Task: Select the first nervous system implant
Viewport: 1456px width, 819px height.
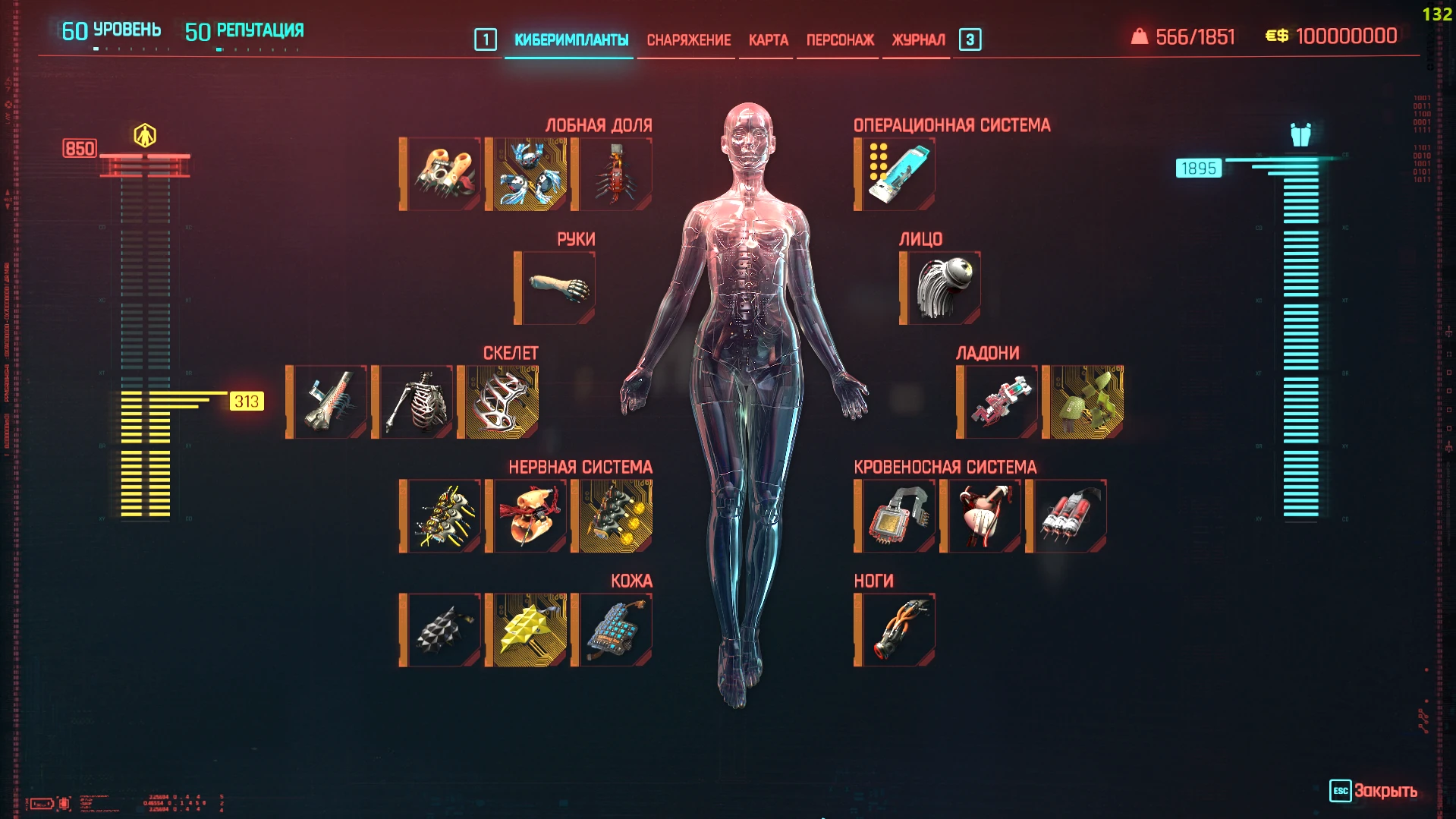Action: pos(441,515)
